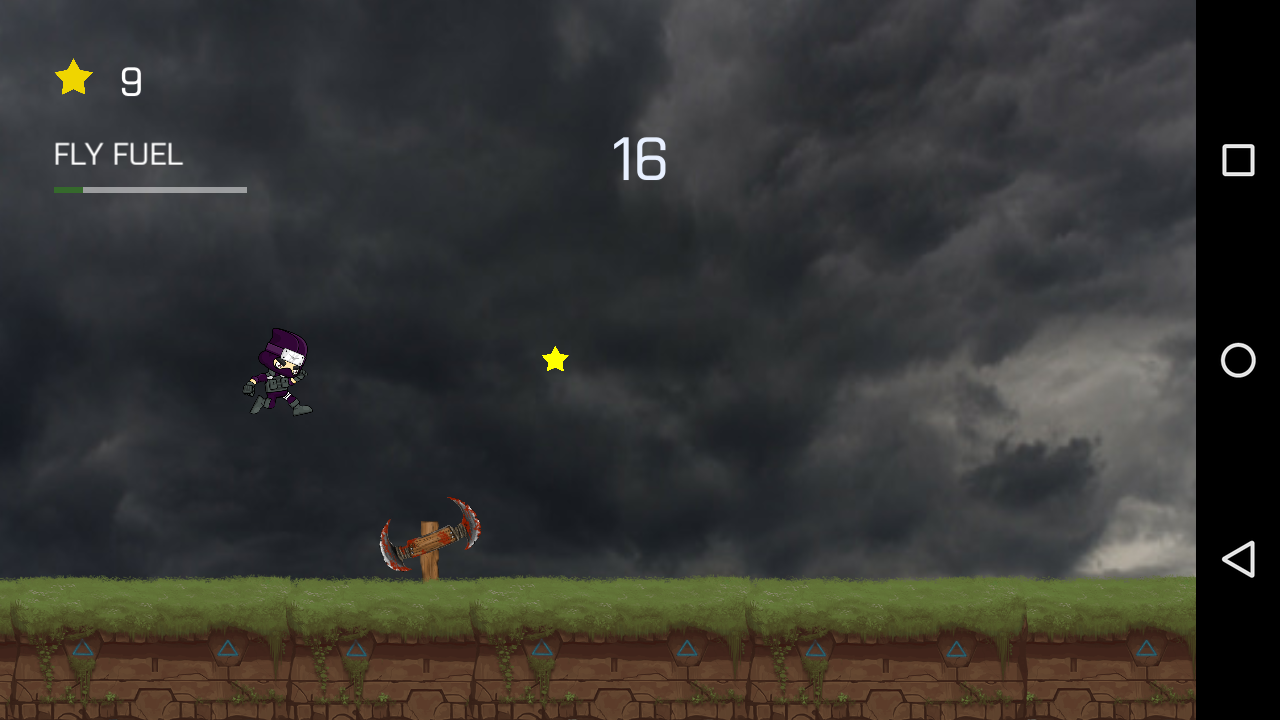Click the spinning blade trap
Screen dimensions: 1280x720
coord(430,530)
